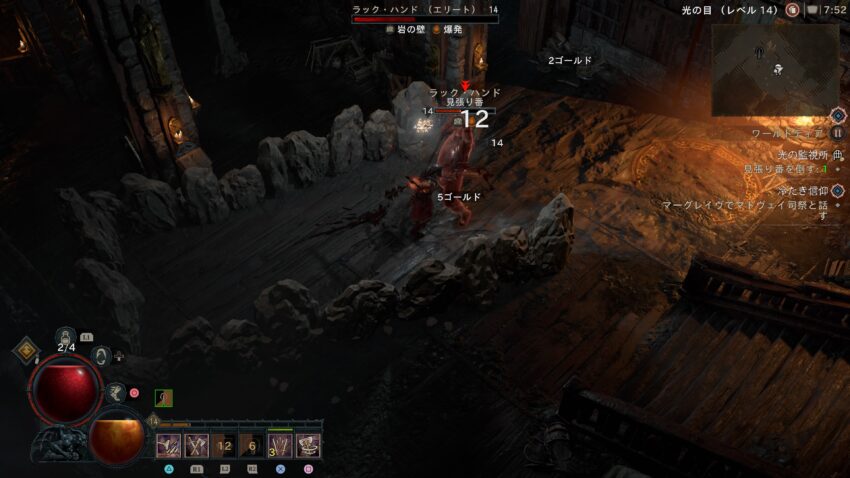
Task: Trigger the last skill on the action bar
Action: (308, 445)
